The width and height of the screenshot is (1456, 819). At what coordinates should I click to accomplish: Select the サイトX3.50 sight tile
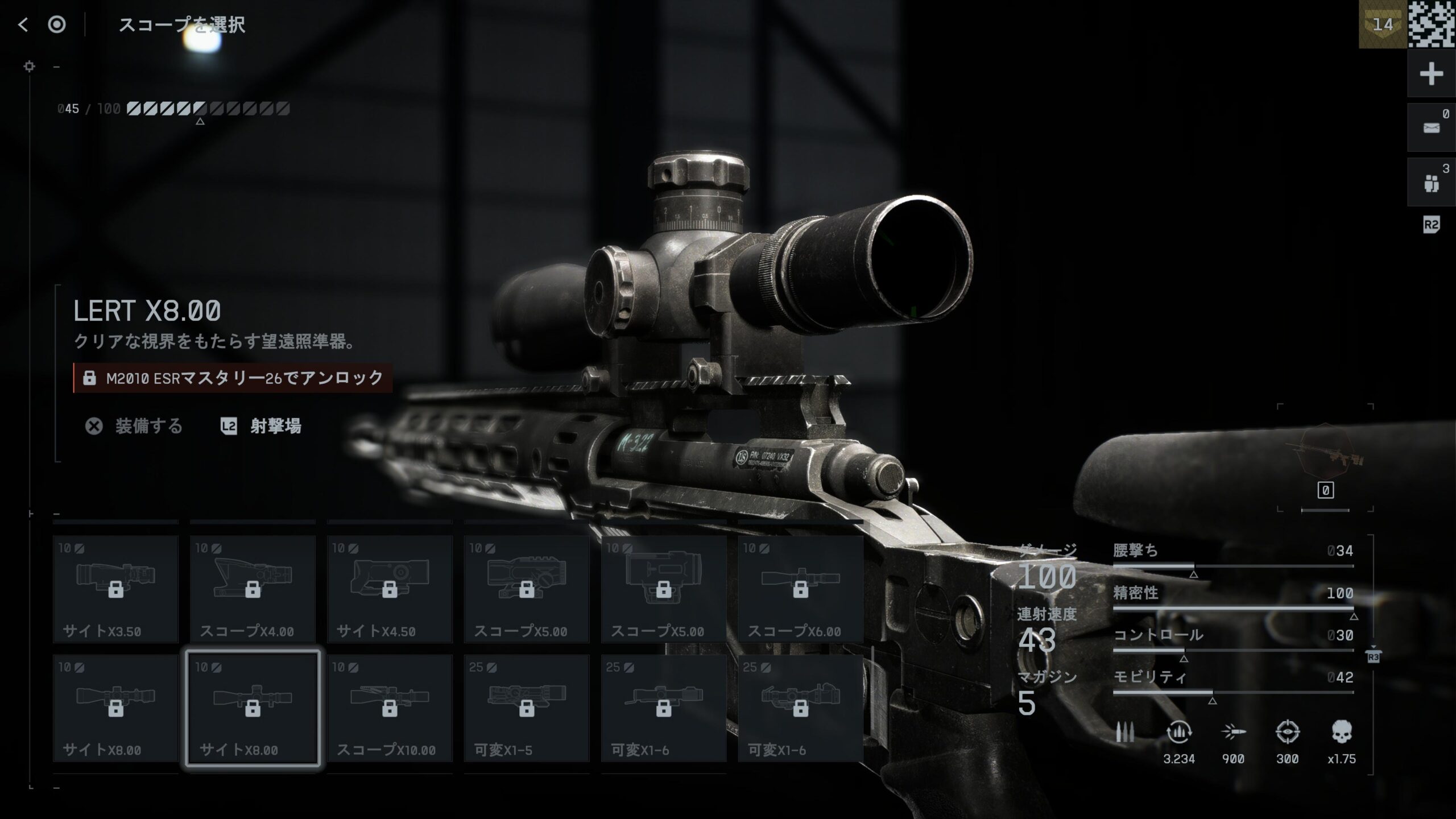116,589
